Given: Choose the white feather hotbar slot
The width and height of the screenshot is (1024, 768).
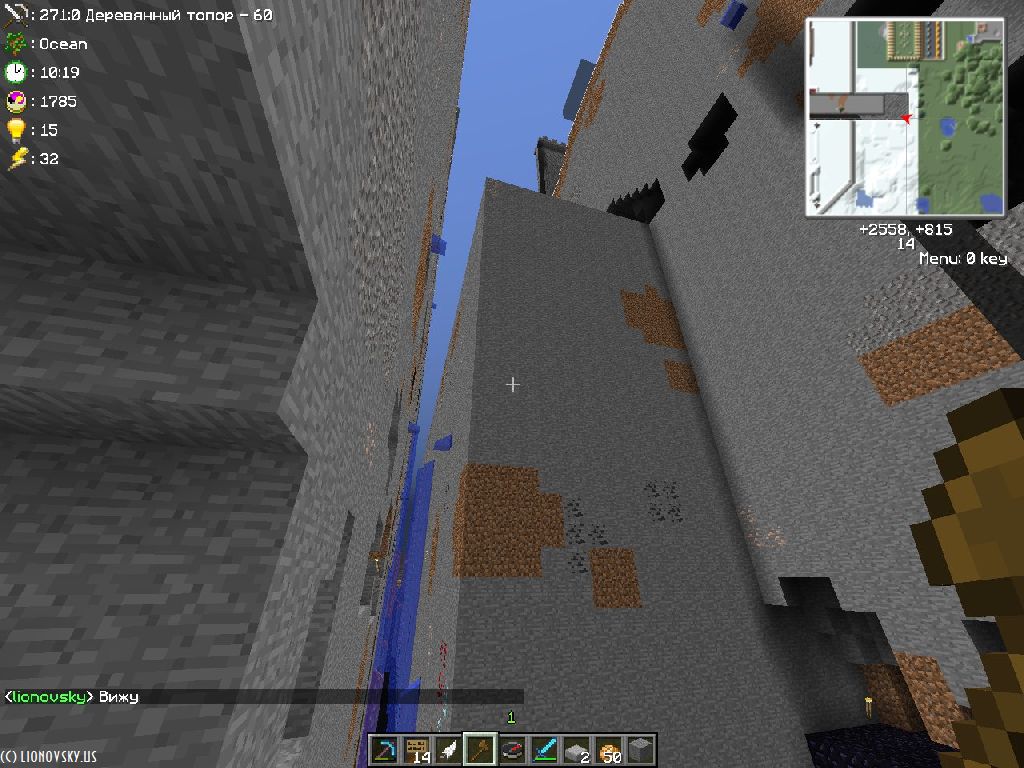Looking at the screenshot, I should pyautogui.click(x=448, y=750).
